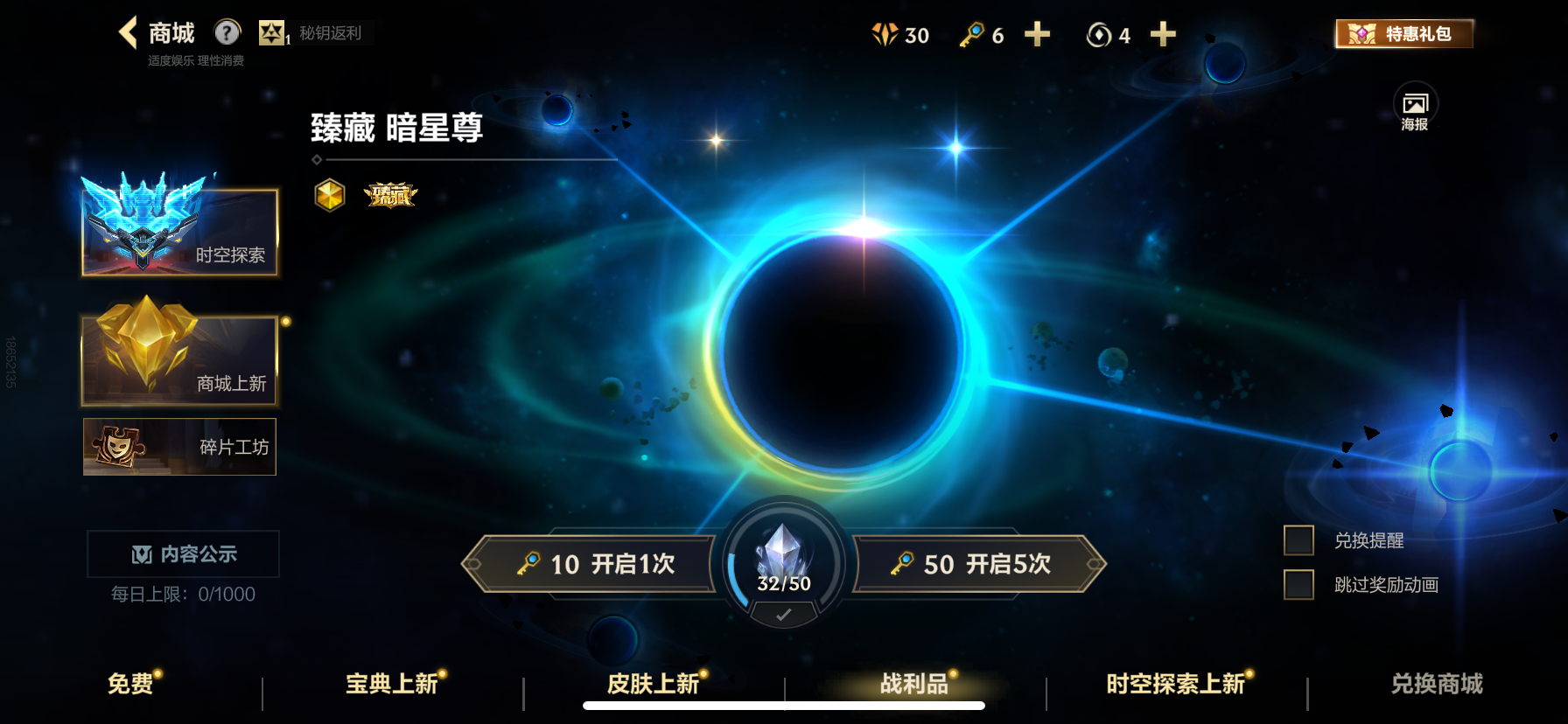Screen dimensions: 1568x724
Task: Switch to the 兑换商城 tab
Action: (x=1435, y=685)
